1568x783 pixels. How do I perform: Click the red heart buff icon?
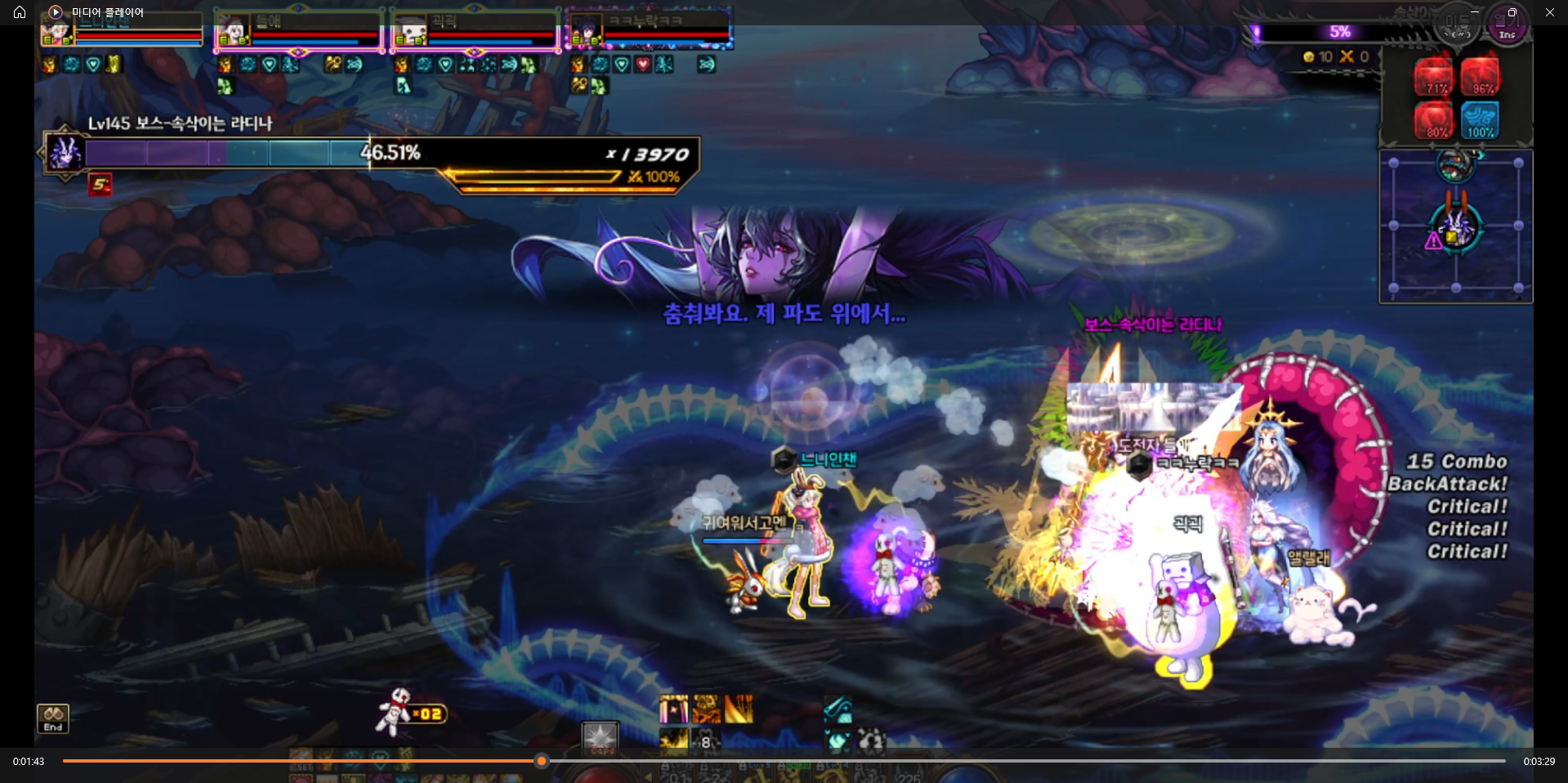pos(643,64)
